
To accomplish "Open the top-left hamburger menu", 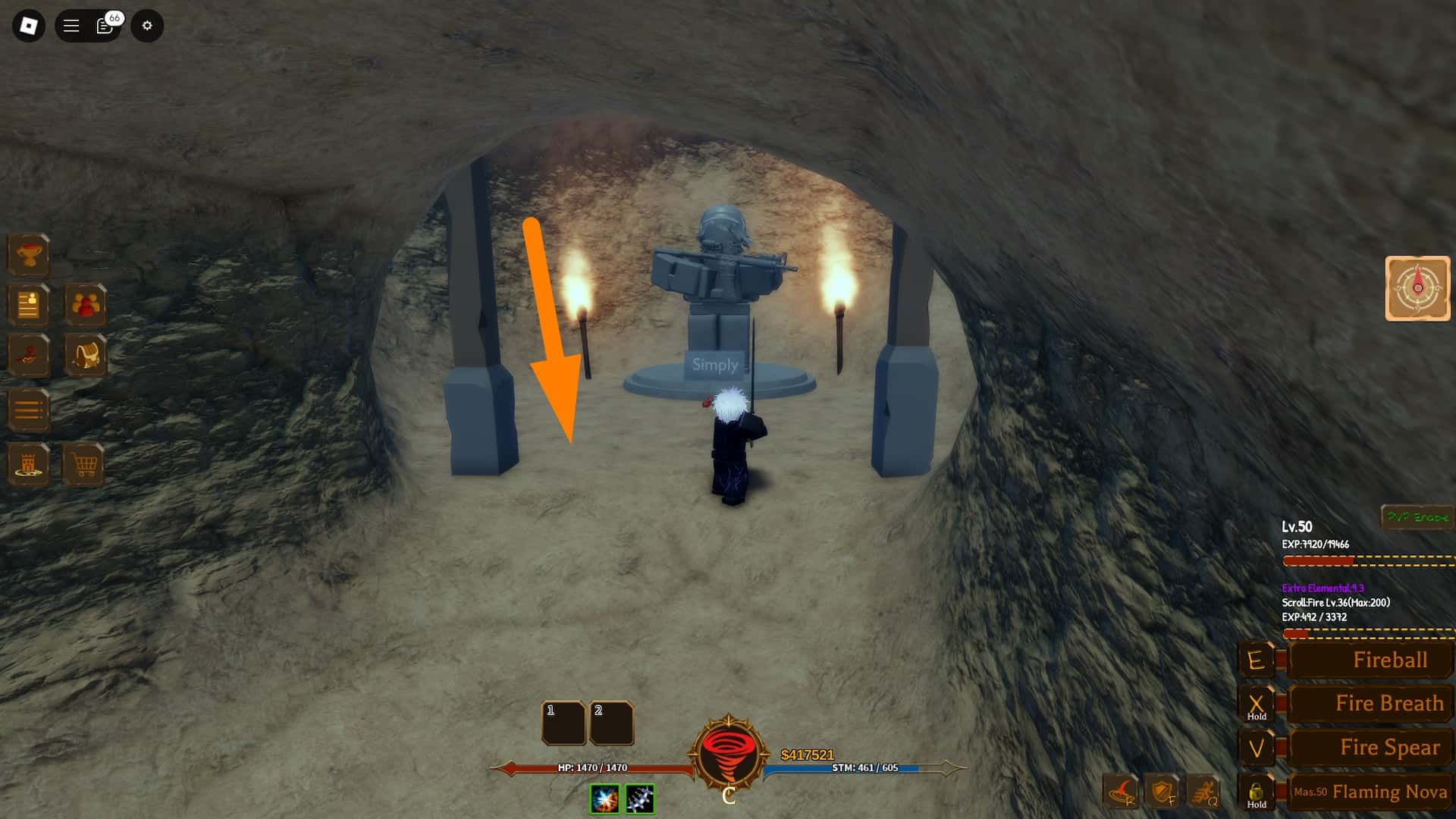I will [70, 25].
